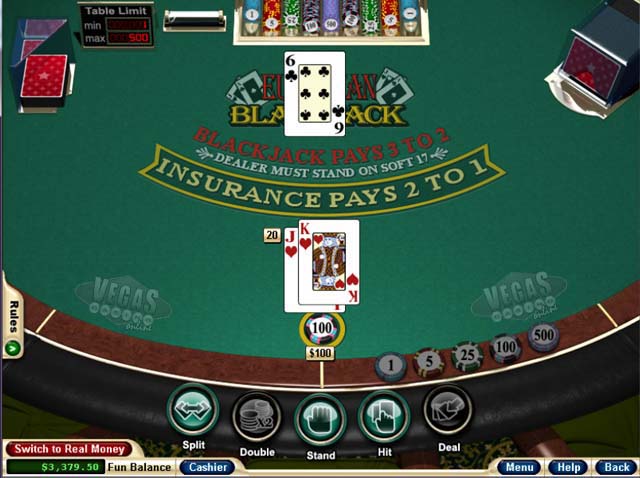Hit for another card

click(x=383, y=415)
